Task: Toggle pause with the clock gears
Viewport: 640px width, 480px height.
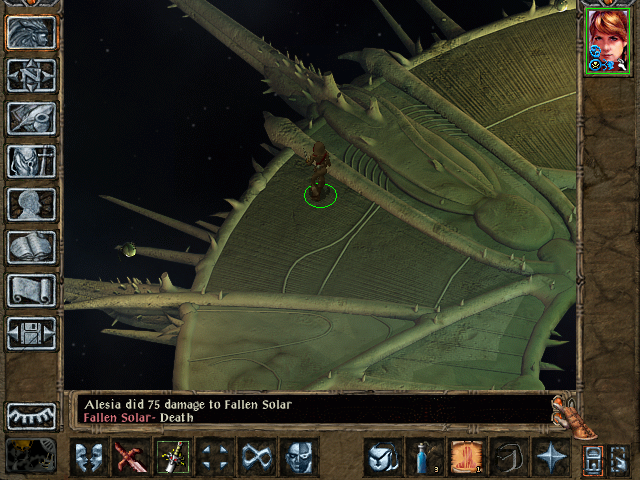Action: (31, 455)
